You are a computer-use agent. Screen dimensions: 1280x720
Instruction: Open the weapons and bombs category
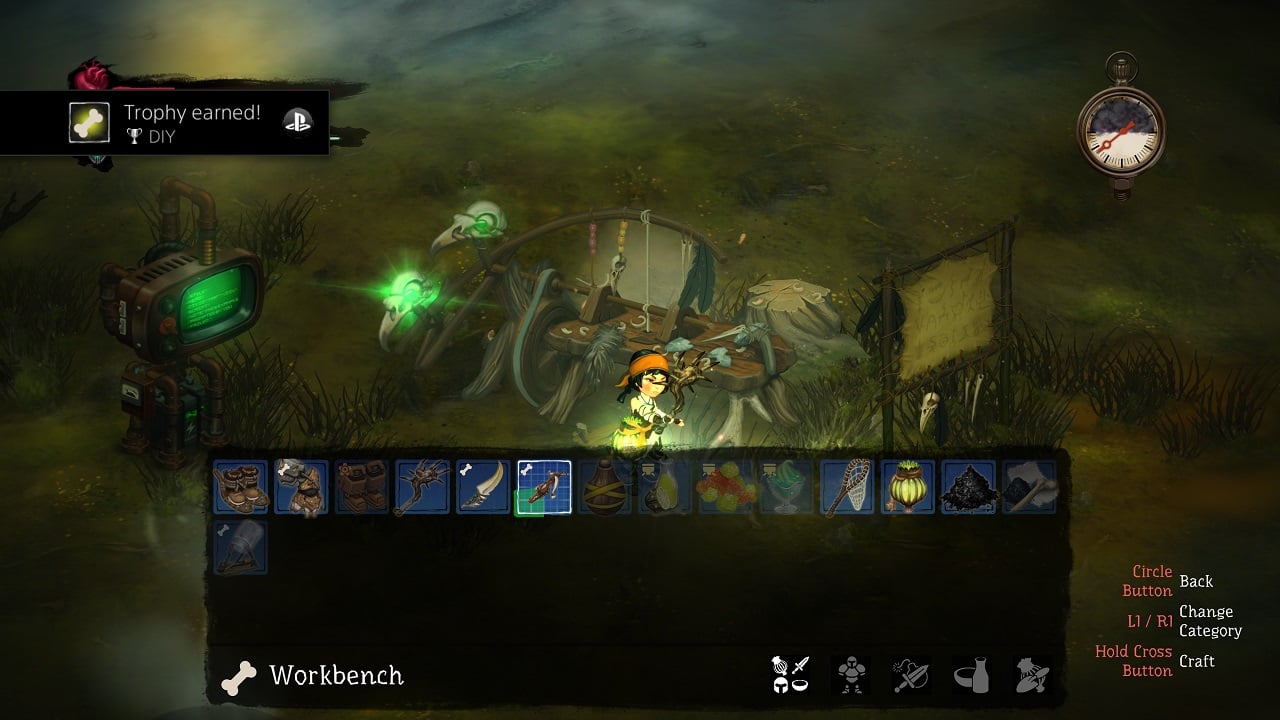click(x=911, y=675)
